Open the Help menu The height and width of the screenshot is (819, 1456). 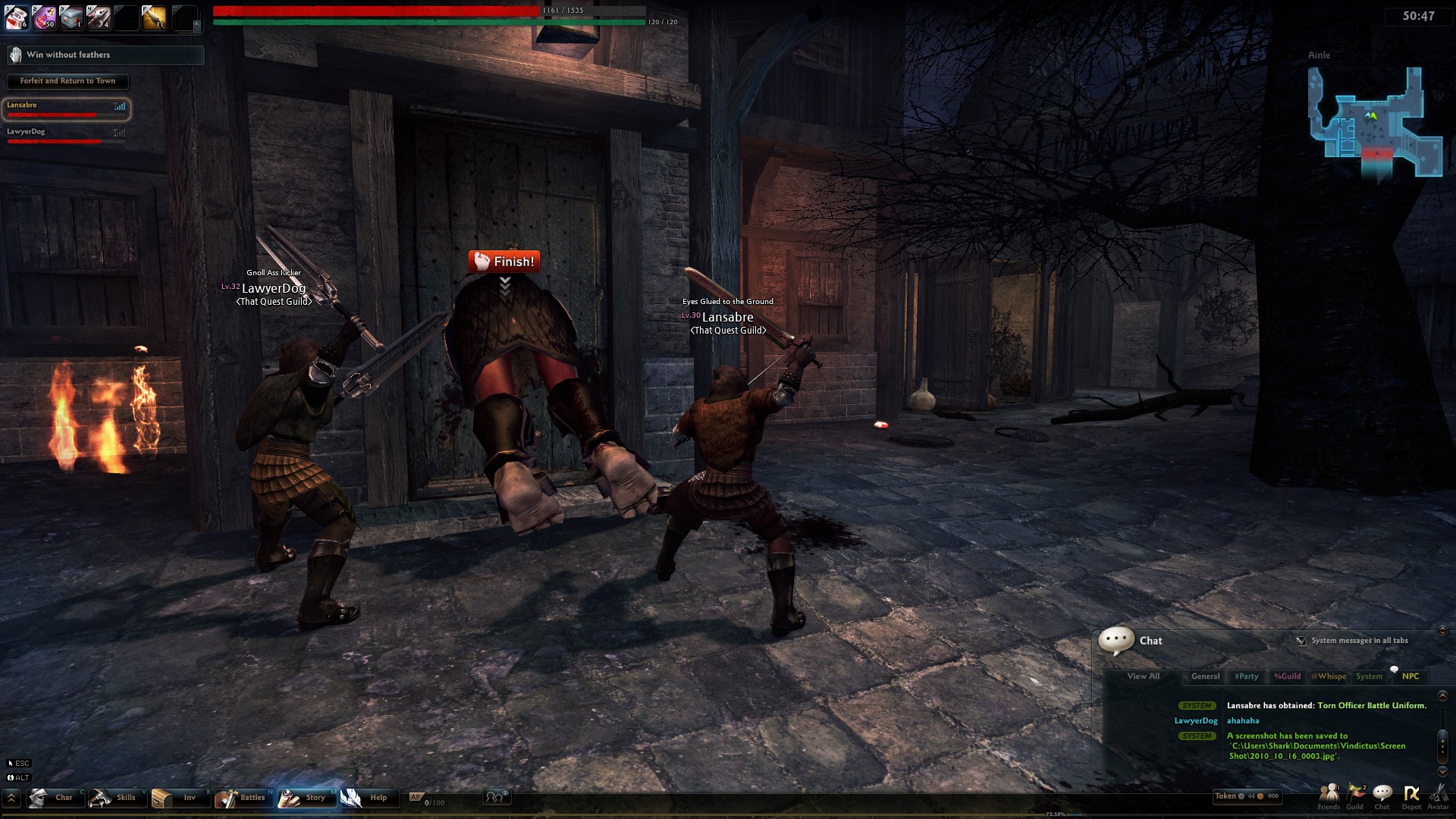coord(367,798)
